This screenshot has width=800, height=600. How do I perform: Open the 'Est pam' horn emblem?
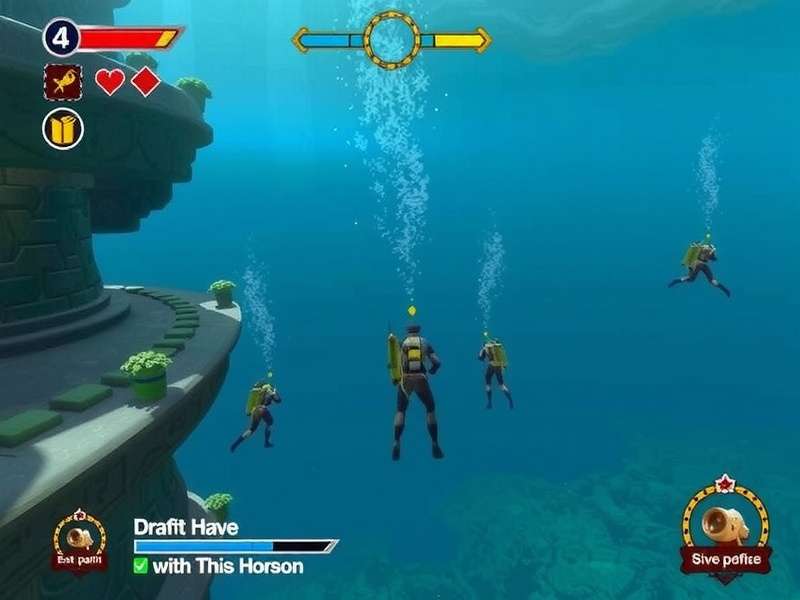pos(79,541)
